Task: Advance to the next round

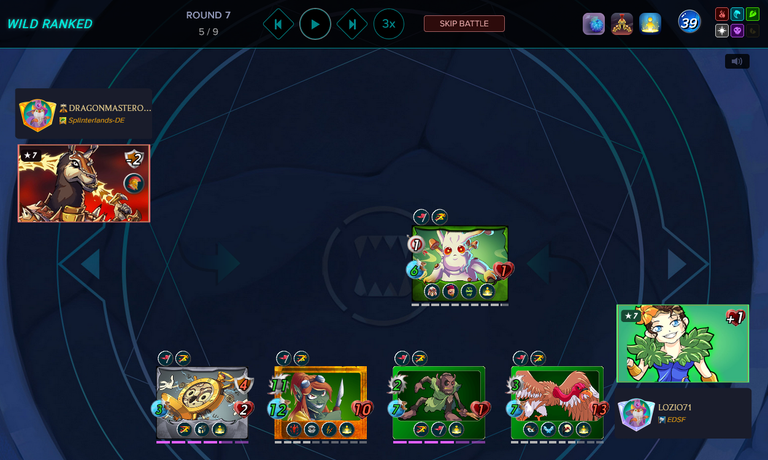Action: pyautogui.click(x=352, y=24)
